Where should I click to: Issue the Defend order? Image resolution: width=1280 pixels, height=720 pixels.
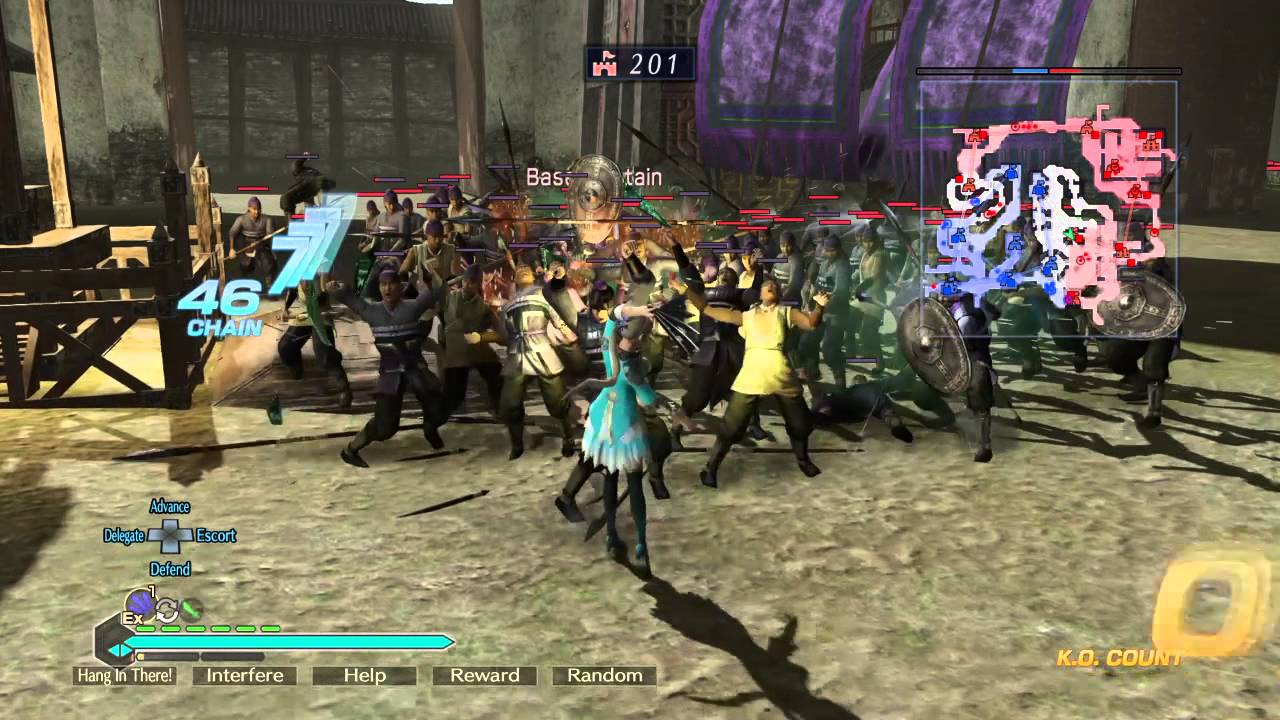[170, 569]
